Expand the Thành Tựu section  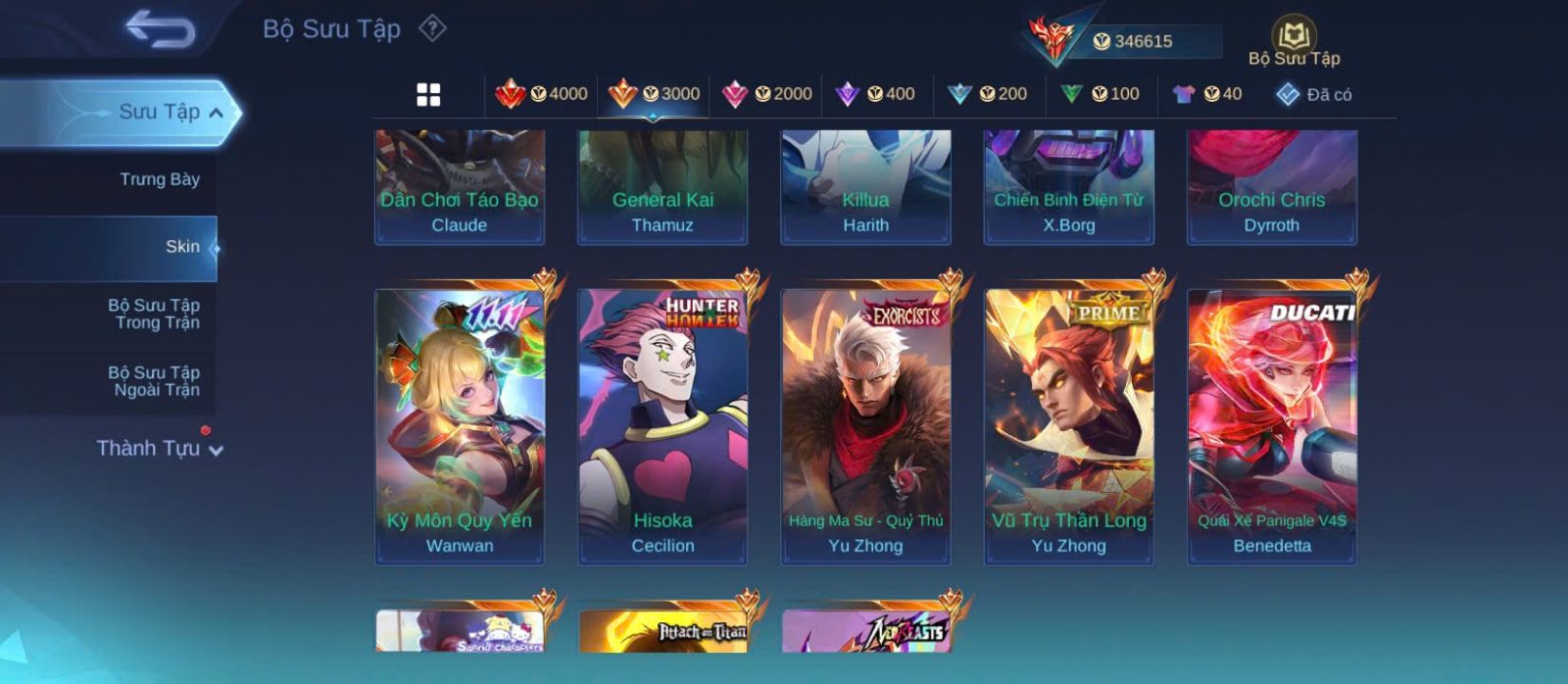click(x=160, y=449)
